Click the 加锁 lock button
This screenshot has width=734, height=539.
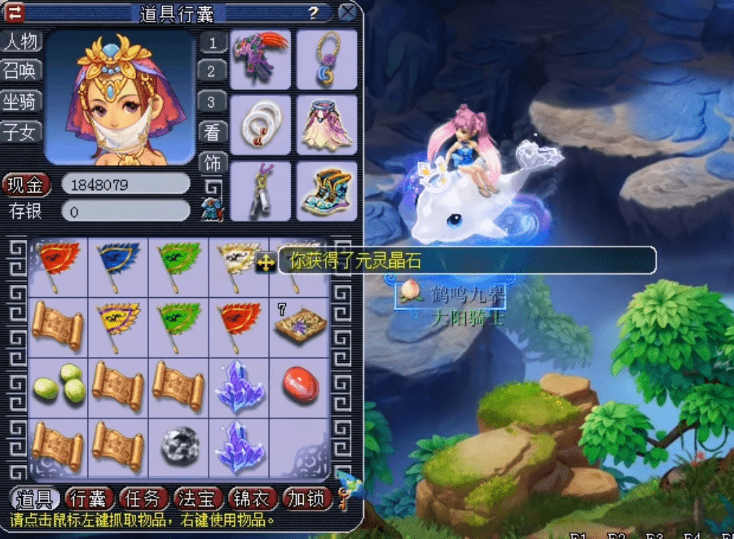(x=304, y=497)
